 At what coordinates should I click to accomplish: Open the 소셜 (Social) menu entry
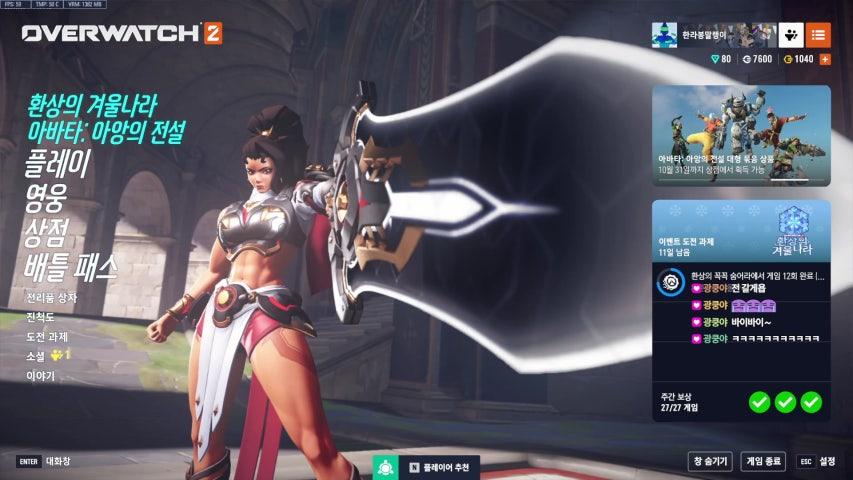pos(37,356)
